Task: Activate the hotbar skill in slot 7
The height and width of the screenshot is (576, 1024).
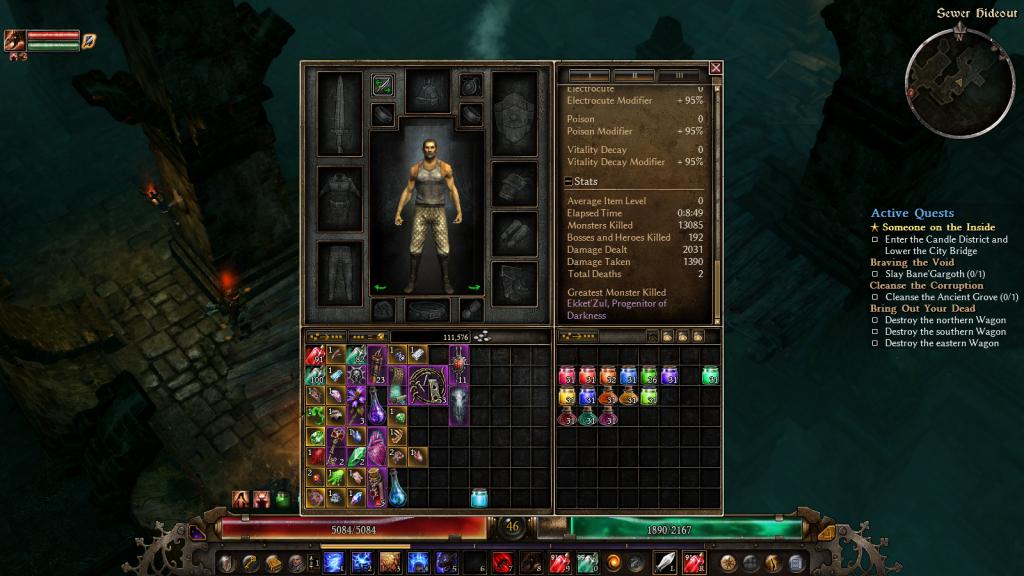Action: pyautogui.click(x=501, y=561)
